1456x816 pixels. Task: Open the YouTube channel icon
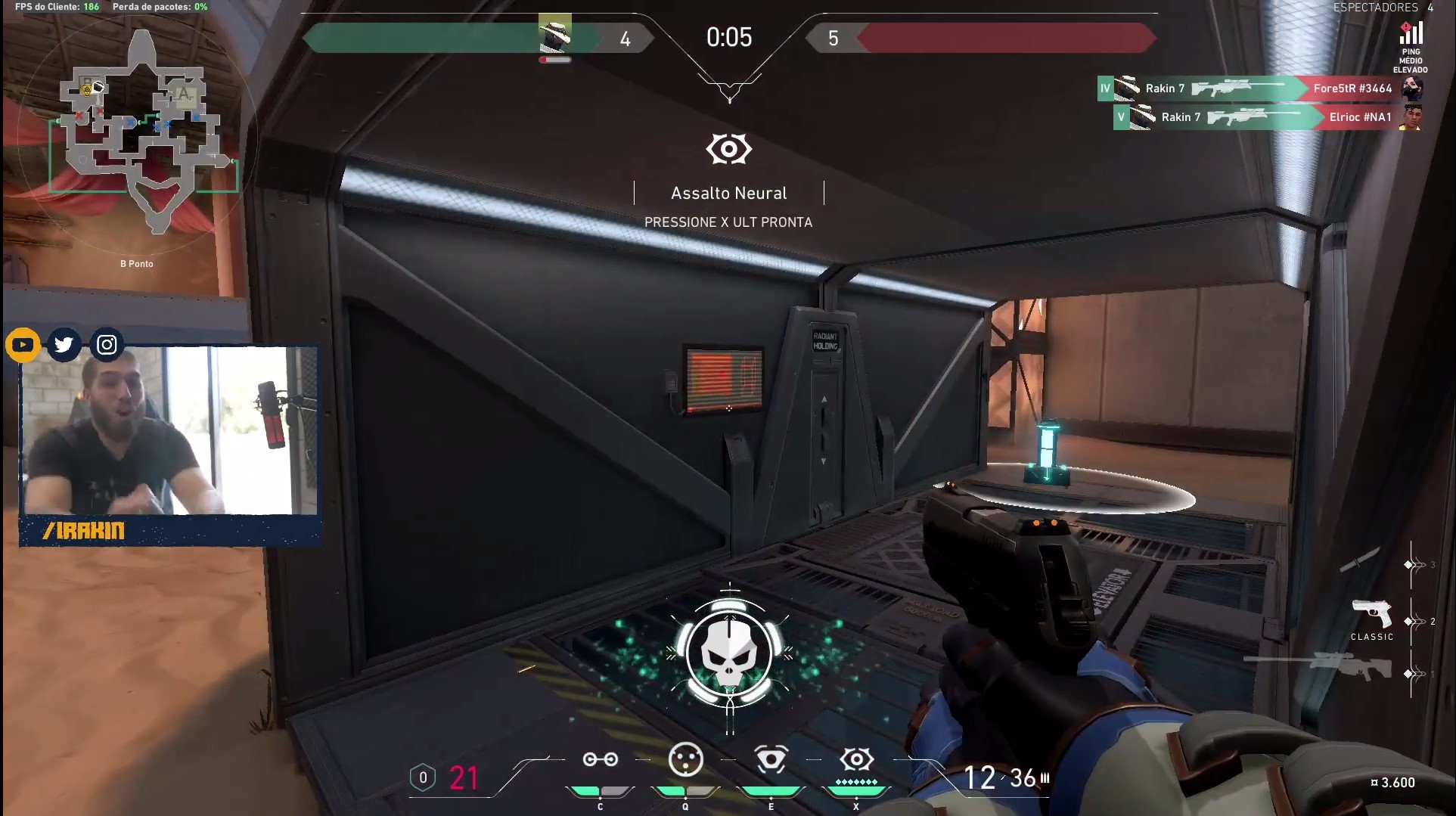pos(23,344)
